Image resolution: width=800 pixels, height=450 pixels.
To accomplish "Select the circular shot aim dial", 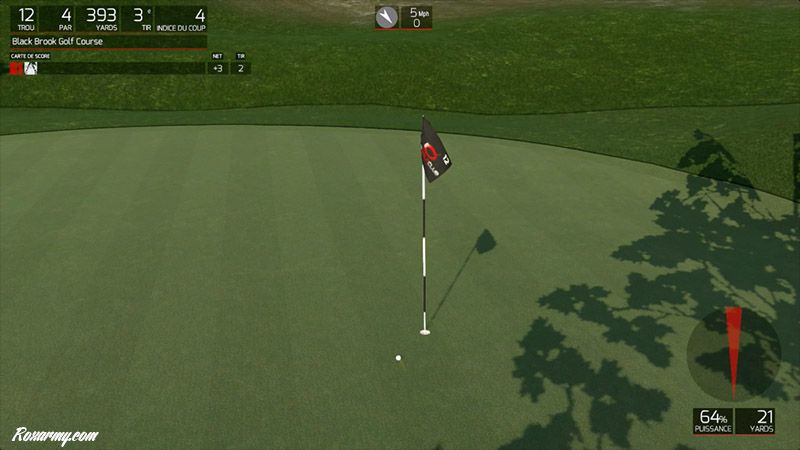I will tap(733, 353).
